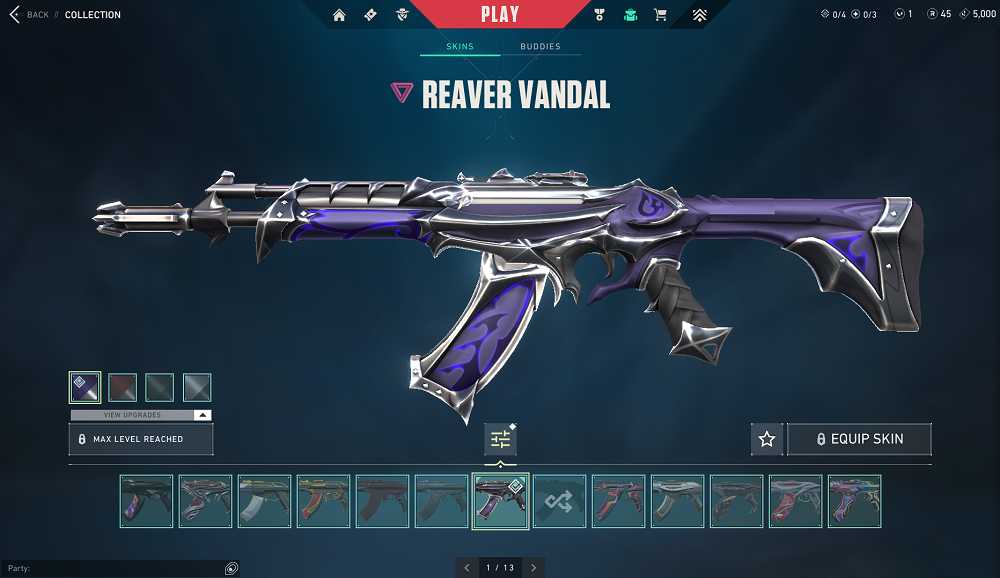Pick the silver-white color variant swatch

(197, 387)
